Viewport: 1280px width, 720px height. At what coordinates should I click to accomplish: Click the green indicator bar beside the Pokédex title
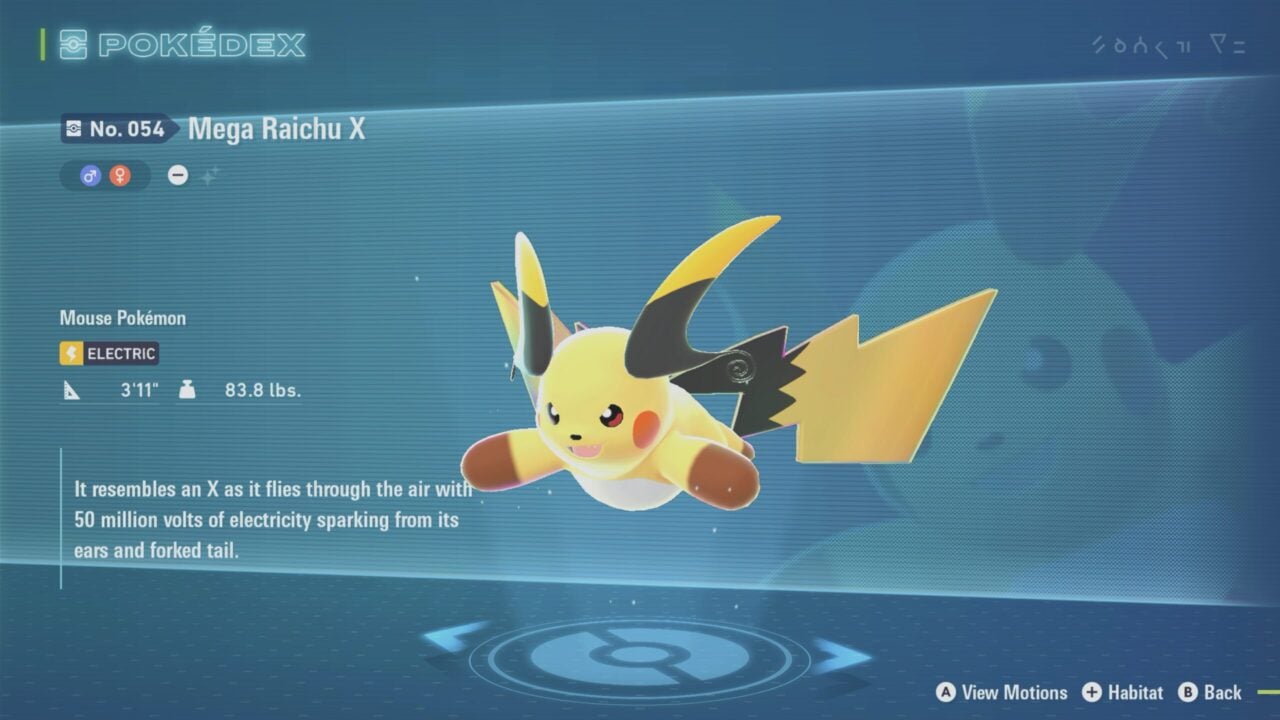(42, 44)
